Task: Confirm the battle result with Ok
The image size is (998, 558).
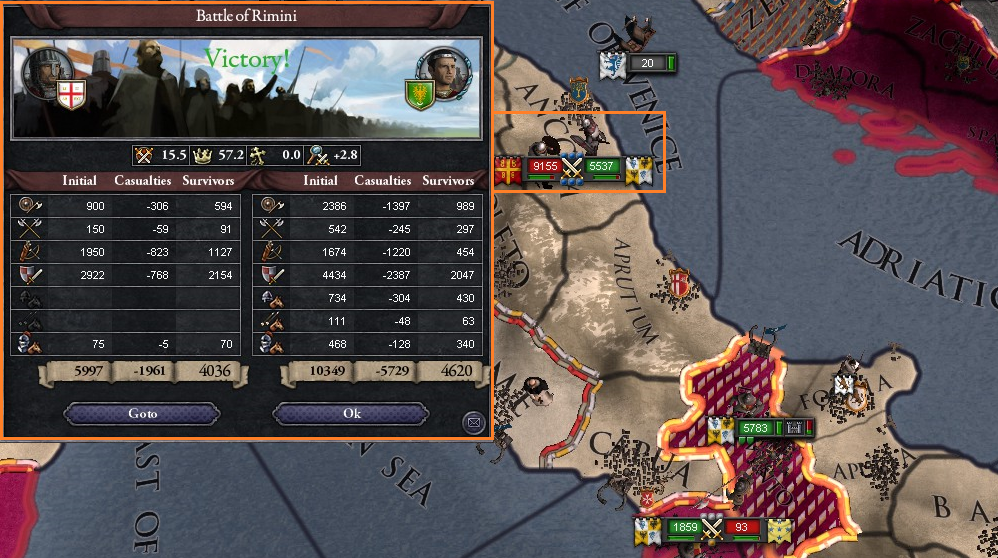Action: click(351, 413)
